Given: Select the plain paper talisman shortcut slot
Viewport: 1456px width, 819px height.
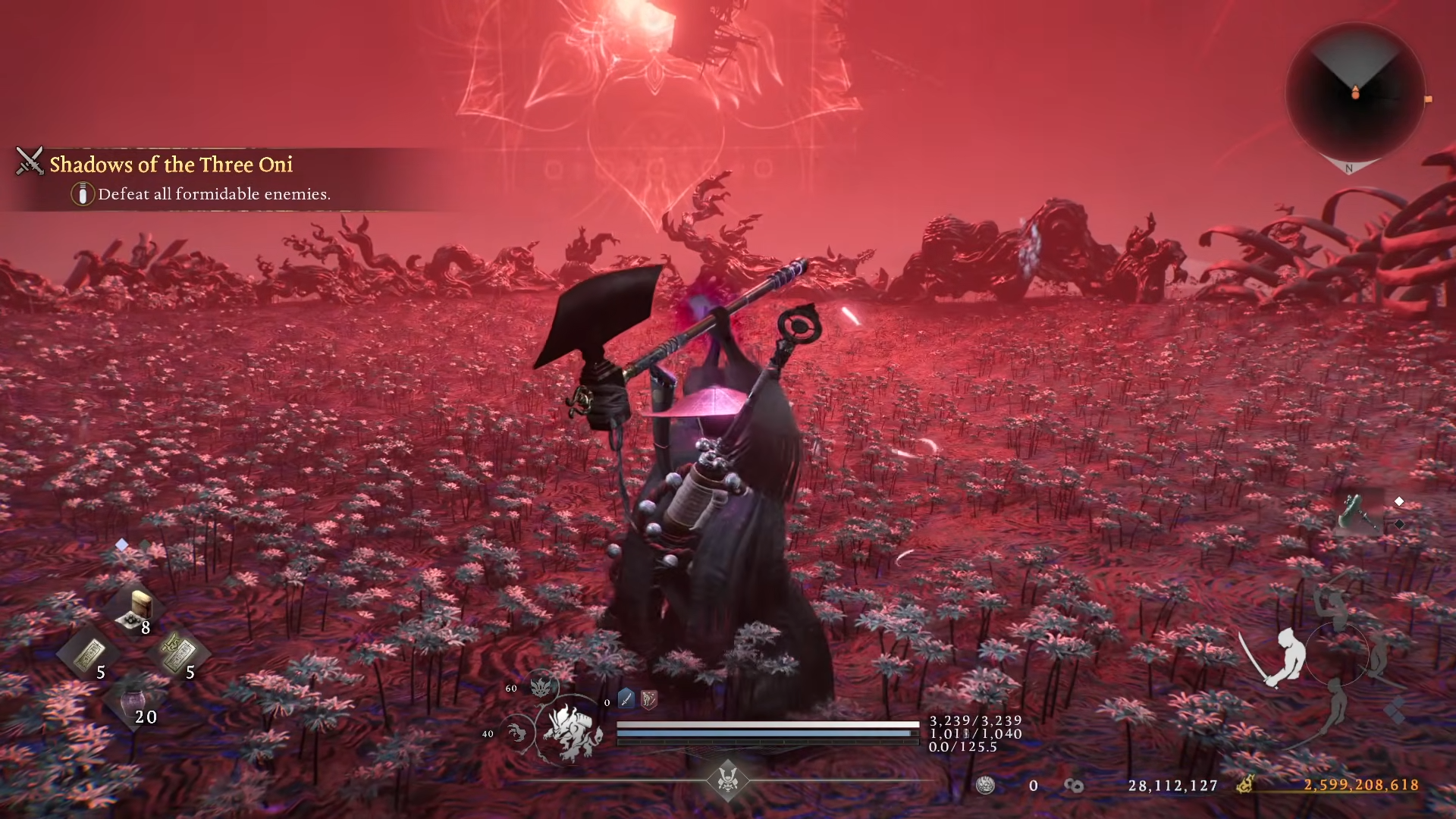Looking at the screenshot, I should click(x=89, y=652).
